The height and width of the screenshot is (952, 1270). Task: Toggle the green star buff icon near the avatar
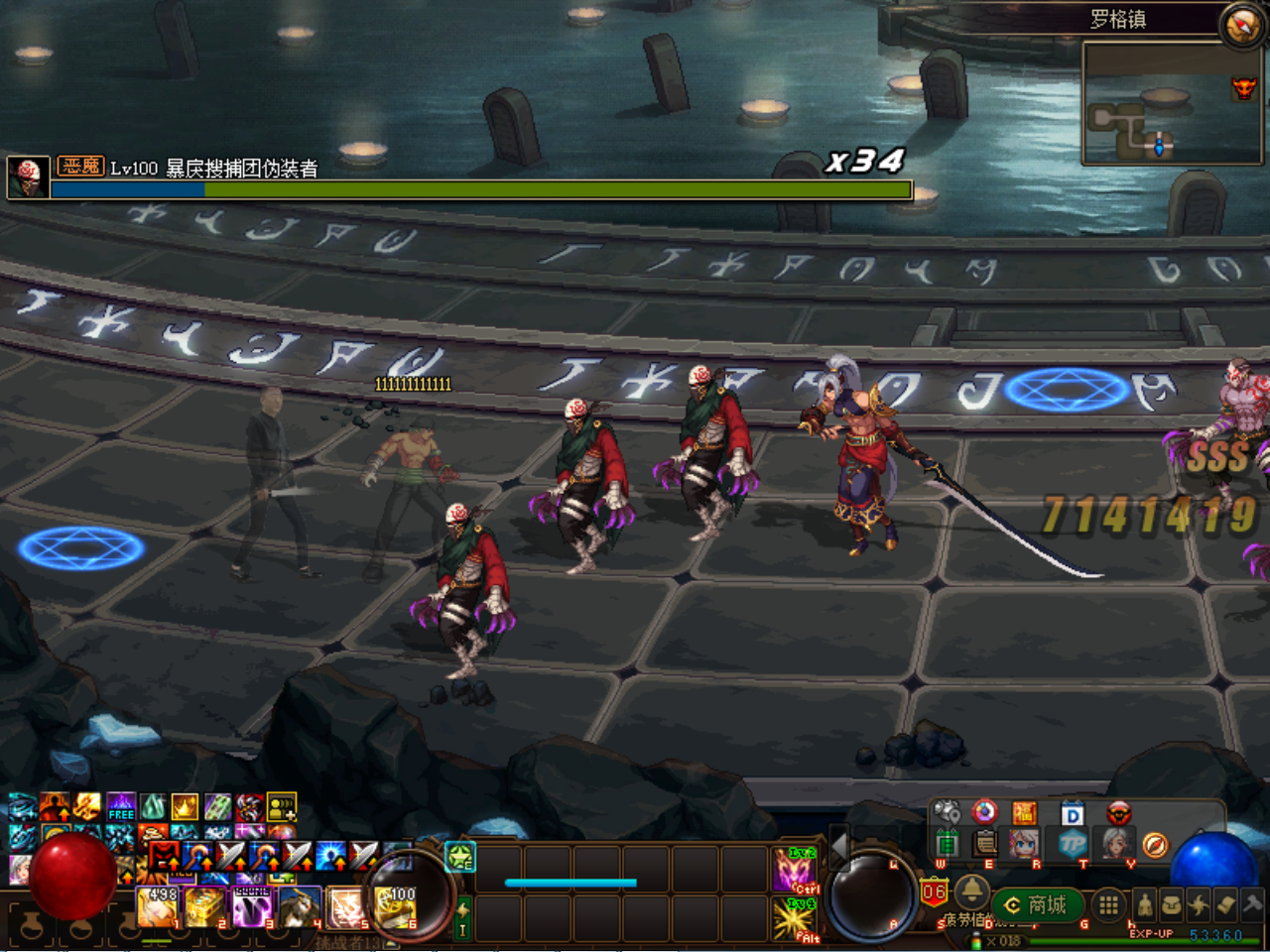458,859
